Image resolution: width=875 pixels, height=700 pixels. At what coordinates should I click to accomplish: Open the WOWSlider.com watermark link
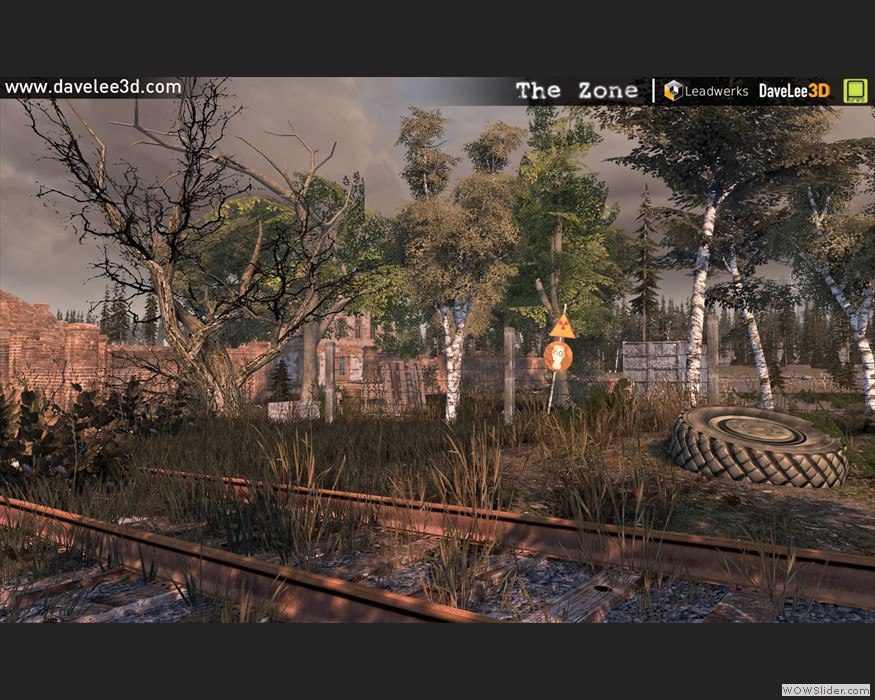[x=824, y=690]
